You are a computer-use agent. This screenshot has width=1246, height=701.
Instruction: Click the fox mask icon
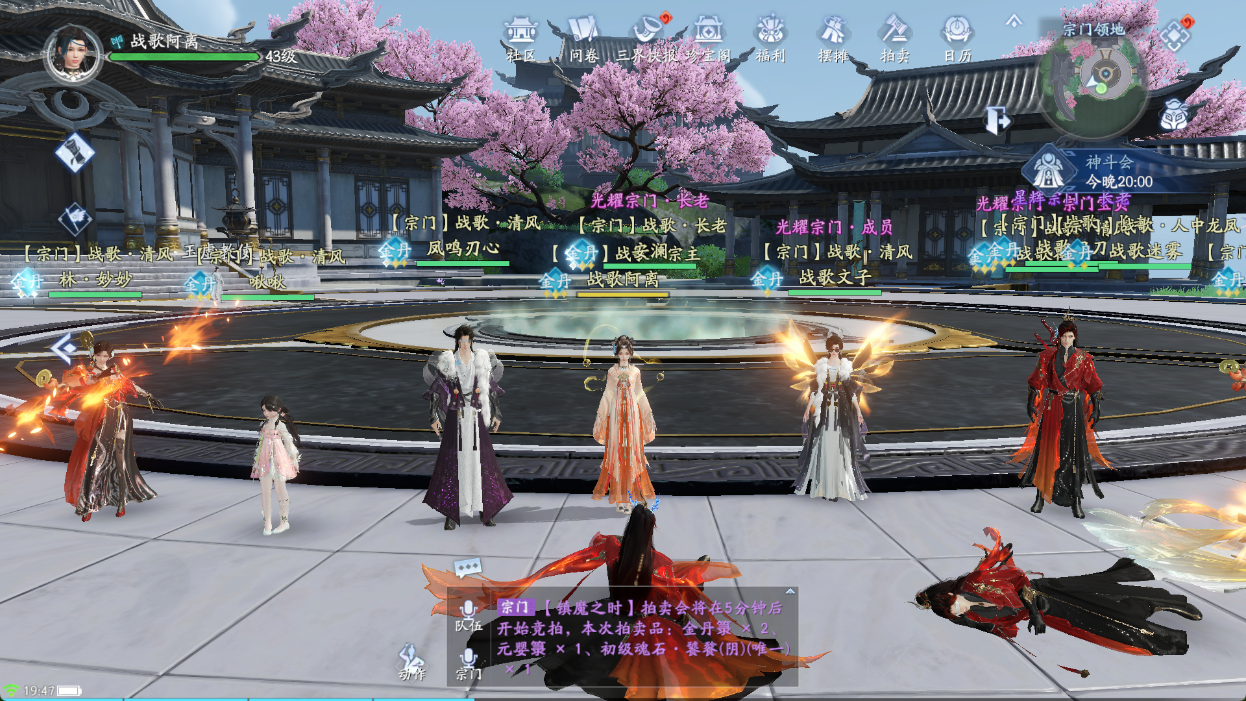tap(1176, 116)
